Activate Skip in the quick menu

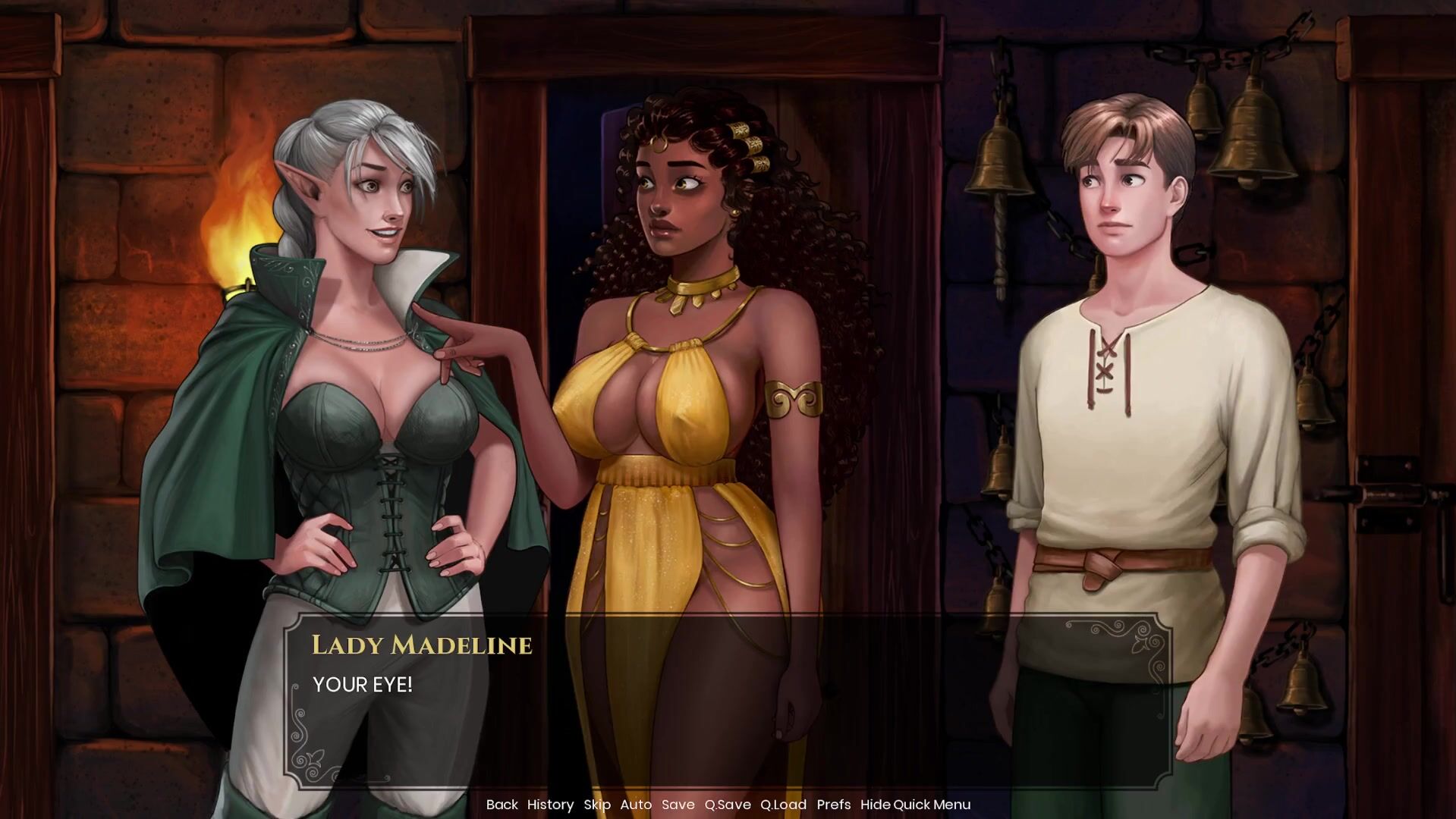[x=597, y=805]
